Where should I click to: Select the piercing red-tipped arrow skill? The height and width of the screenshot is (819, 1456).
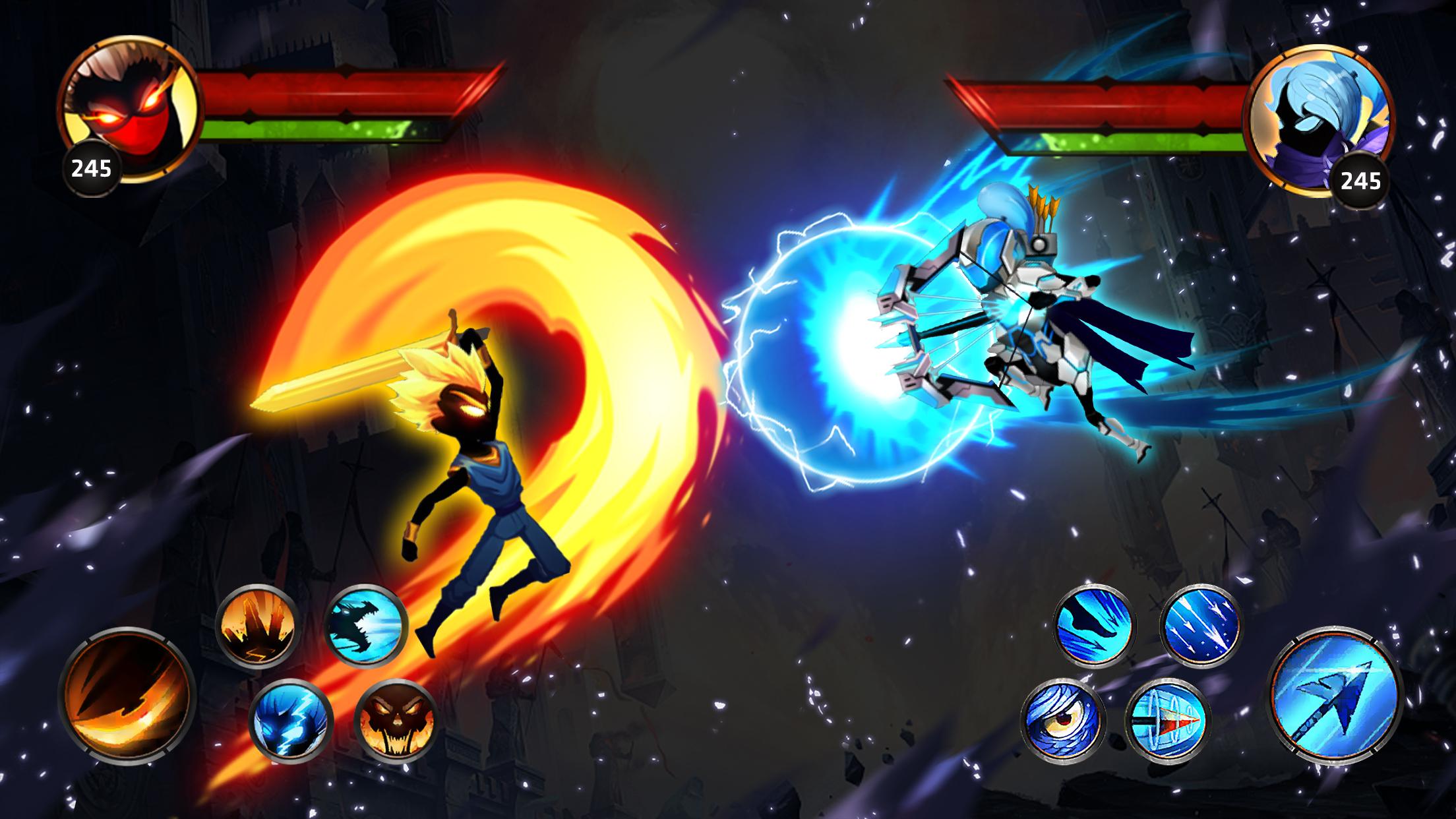[1167, 719]
